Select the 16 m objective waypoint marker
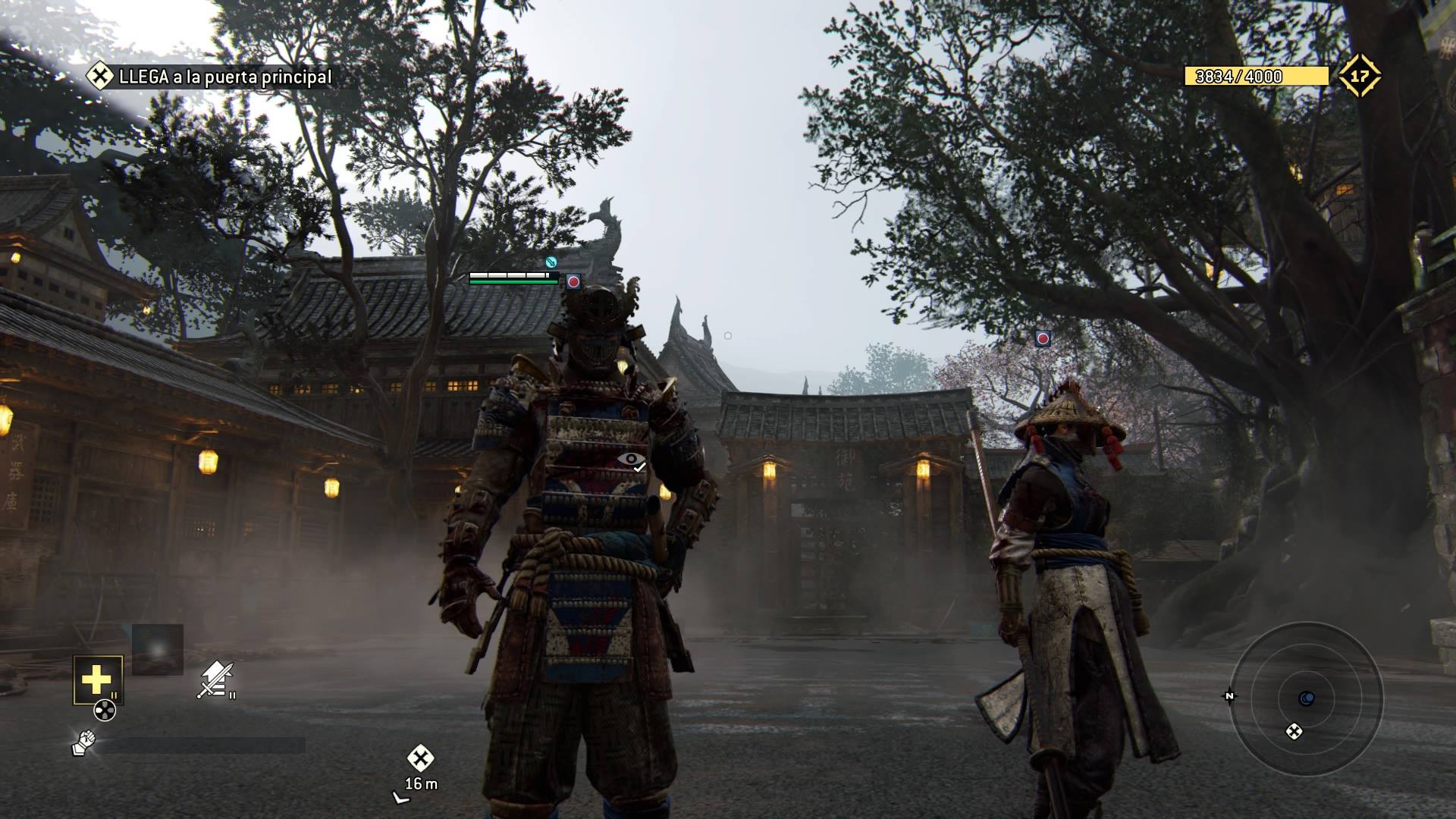The image size is (1456, 819). (x=420, y=758)
